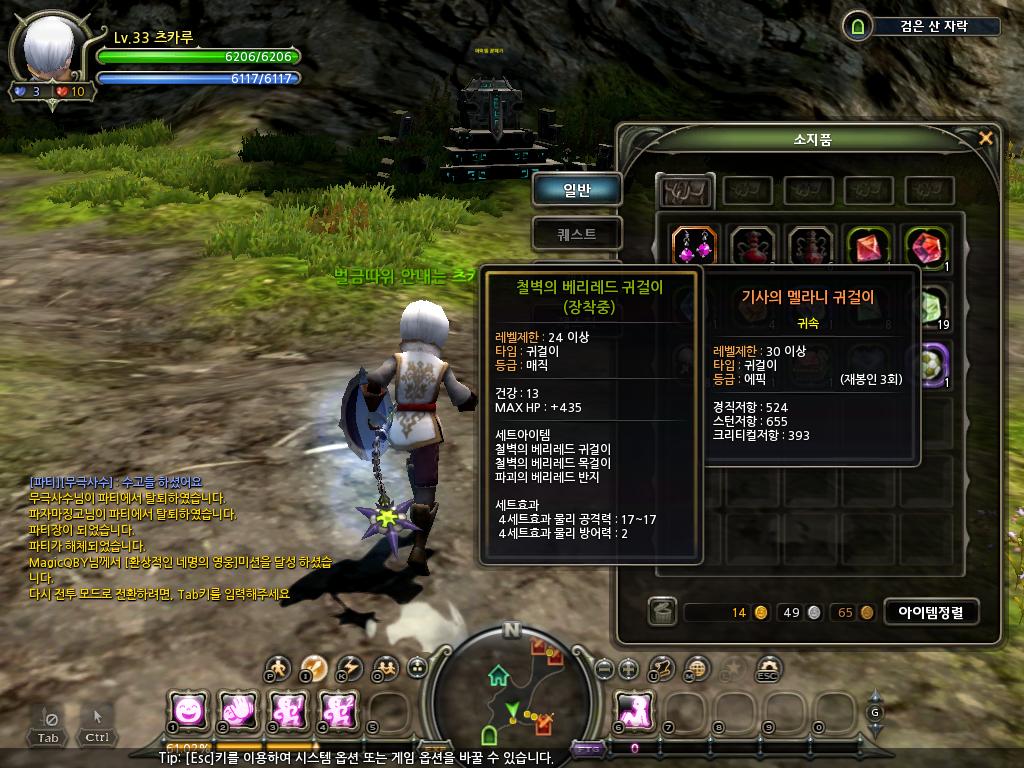Click the trash can discard button

662,612
